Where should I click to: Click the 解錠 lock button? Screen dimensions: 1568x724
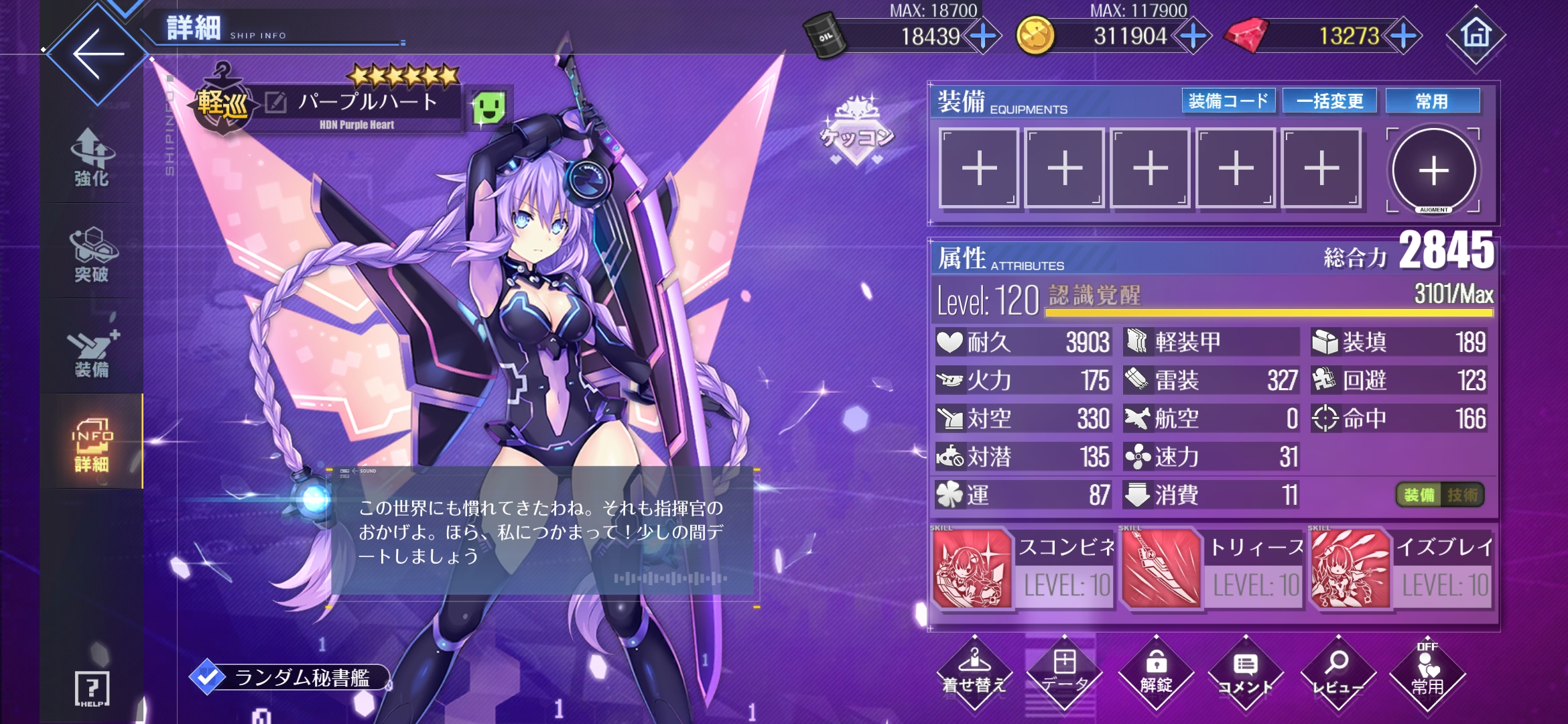click(x=1156, y=672)
